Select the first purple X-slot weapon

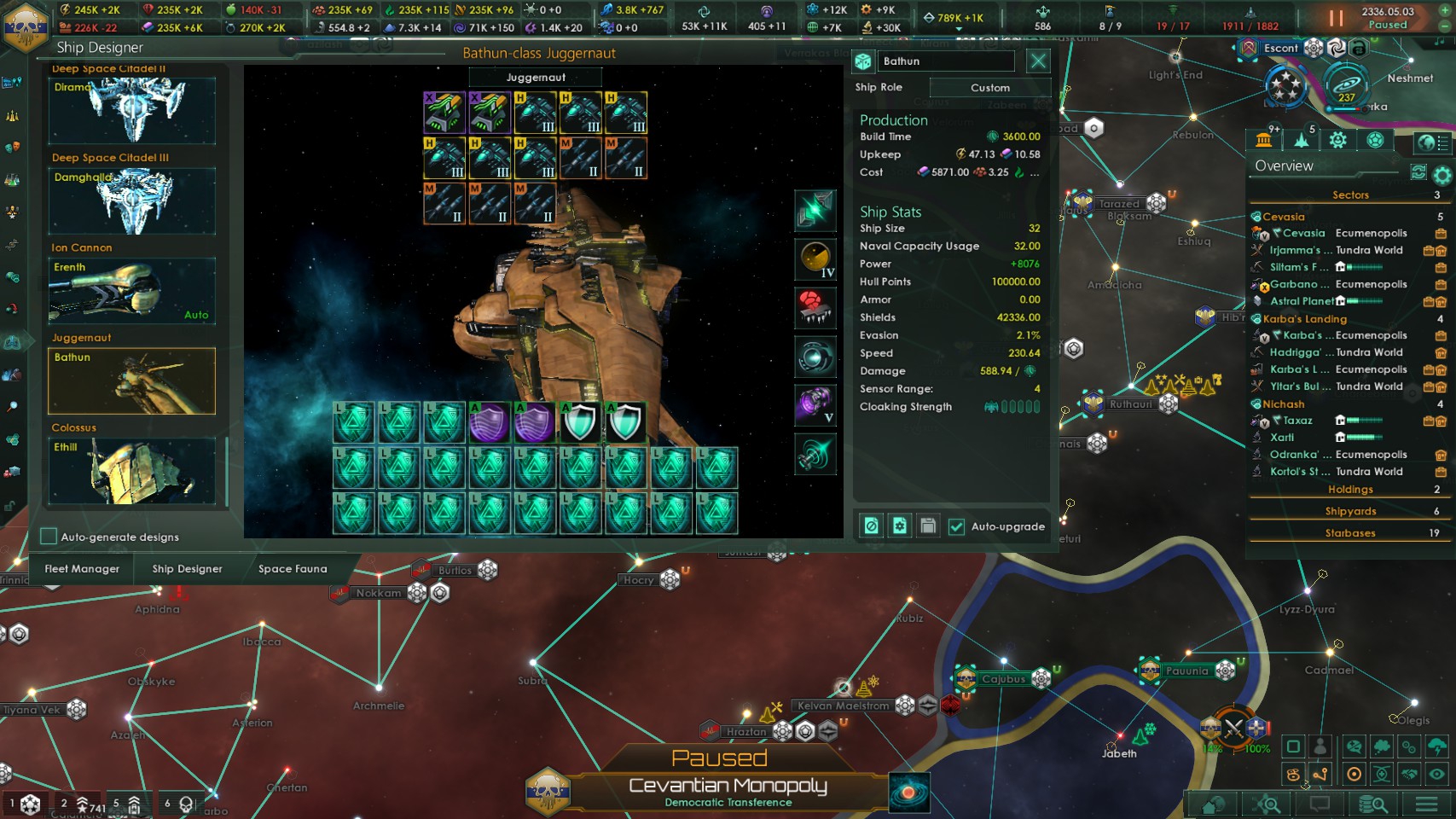444,113
